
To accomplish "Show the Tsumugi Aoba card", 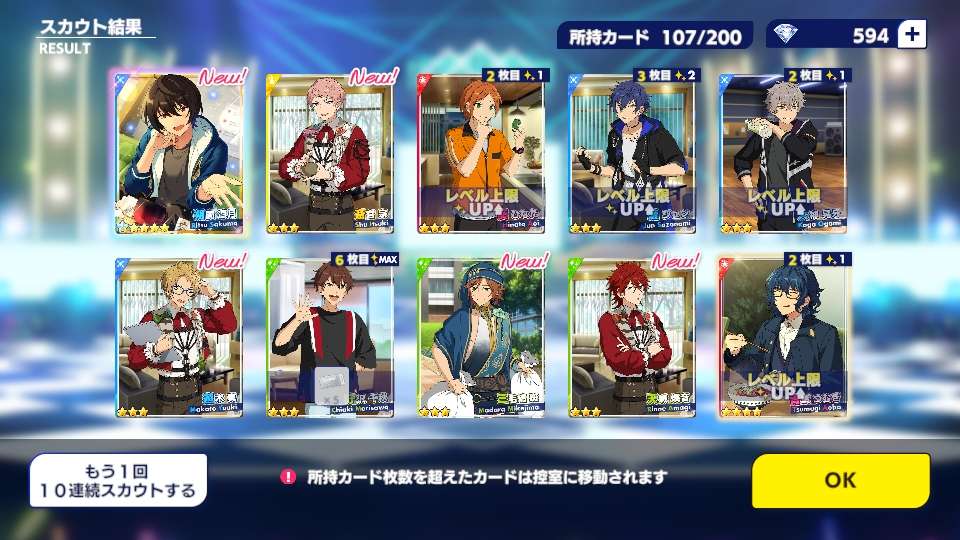I will (783, 336).
